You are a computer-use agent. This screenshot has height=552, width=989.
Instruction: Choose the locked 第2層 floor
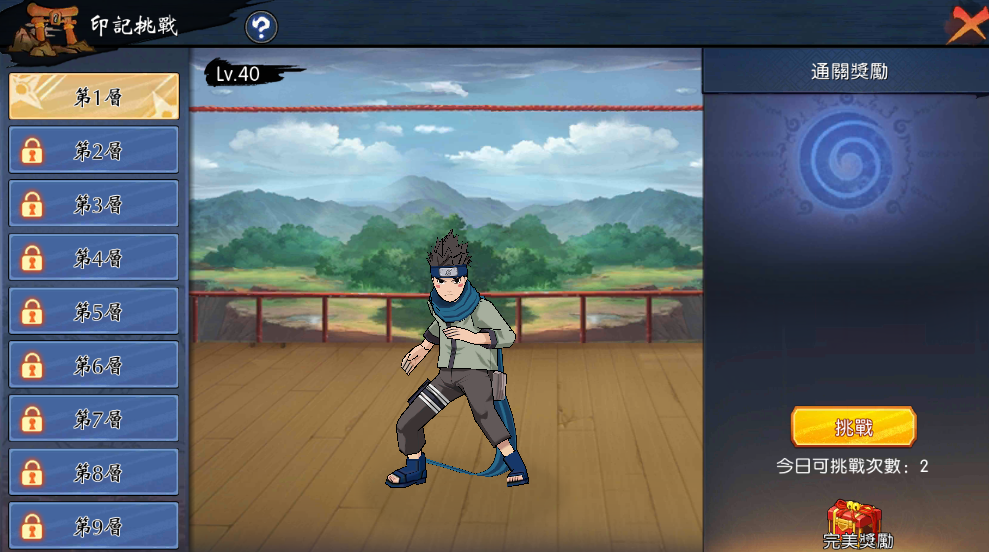[94, 151]
